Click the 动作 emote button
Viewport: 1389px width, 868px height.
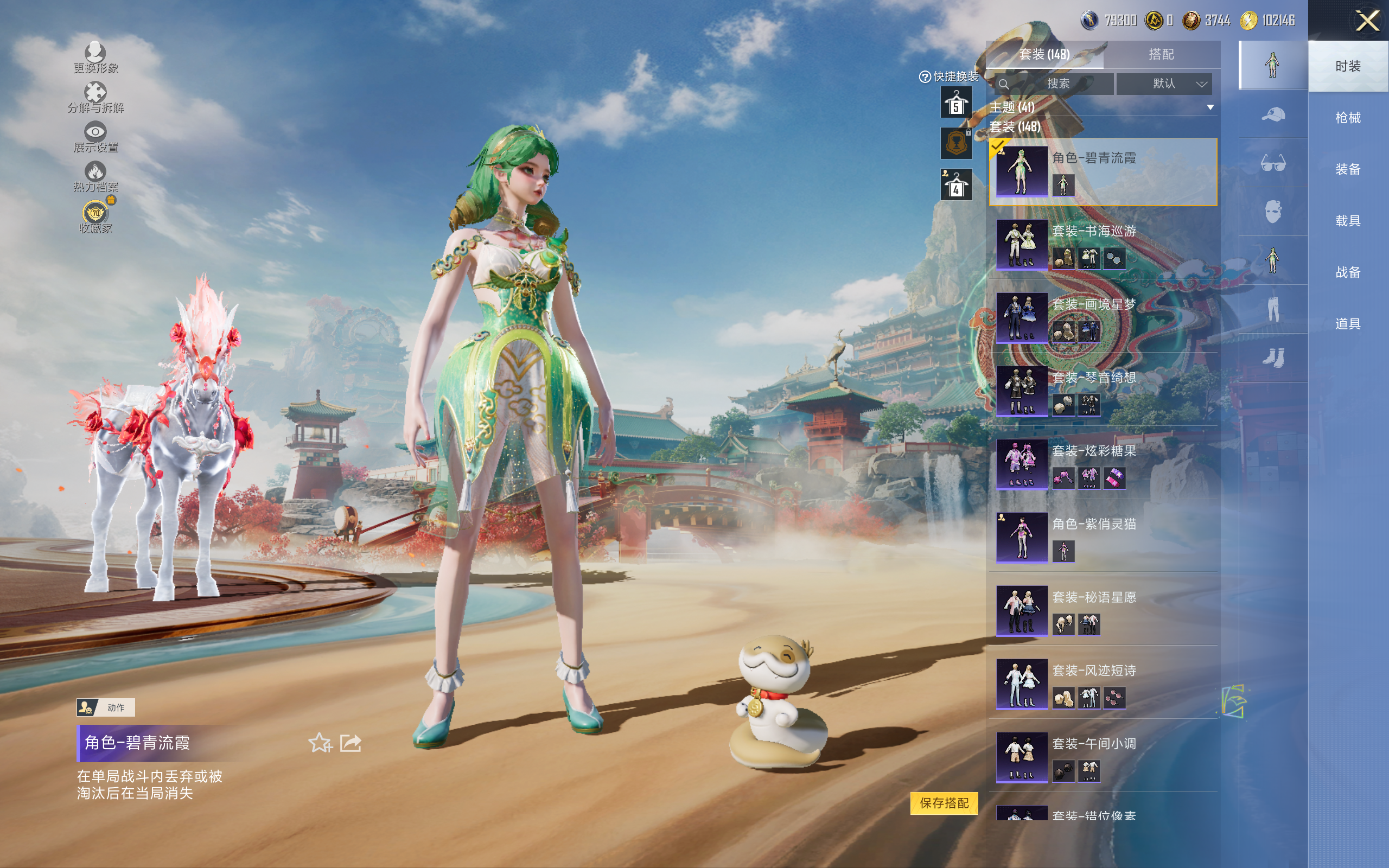click(x=106, y=707)
